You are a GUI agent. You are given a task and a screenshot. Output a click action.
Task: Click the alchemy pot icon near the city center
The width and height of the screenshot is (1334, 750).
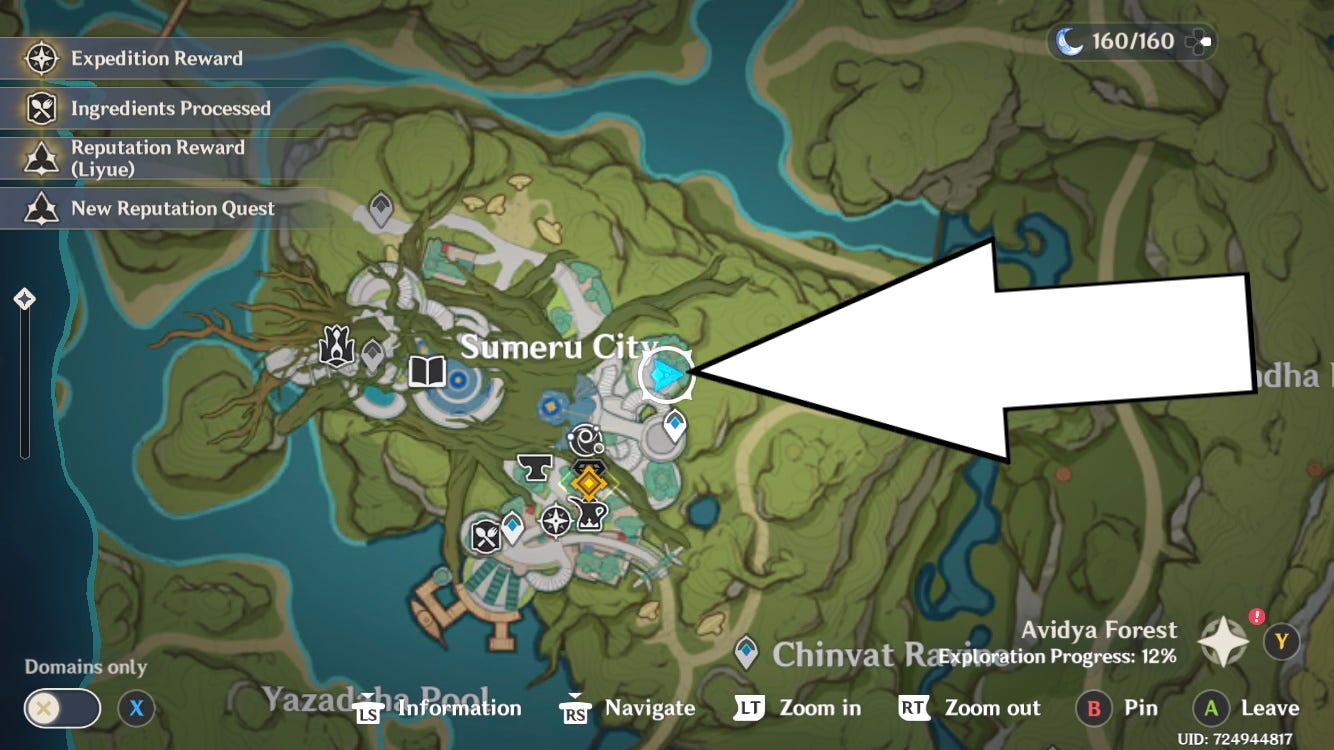click(x=590, y=515)
